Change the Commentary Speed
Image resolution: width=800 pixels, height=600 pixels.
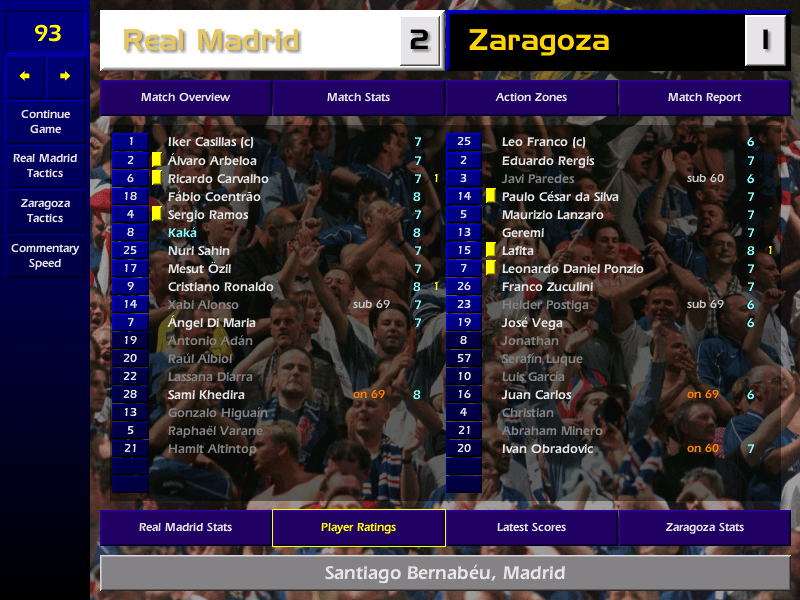point(45,255)
